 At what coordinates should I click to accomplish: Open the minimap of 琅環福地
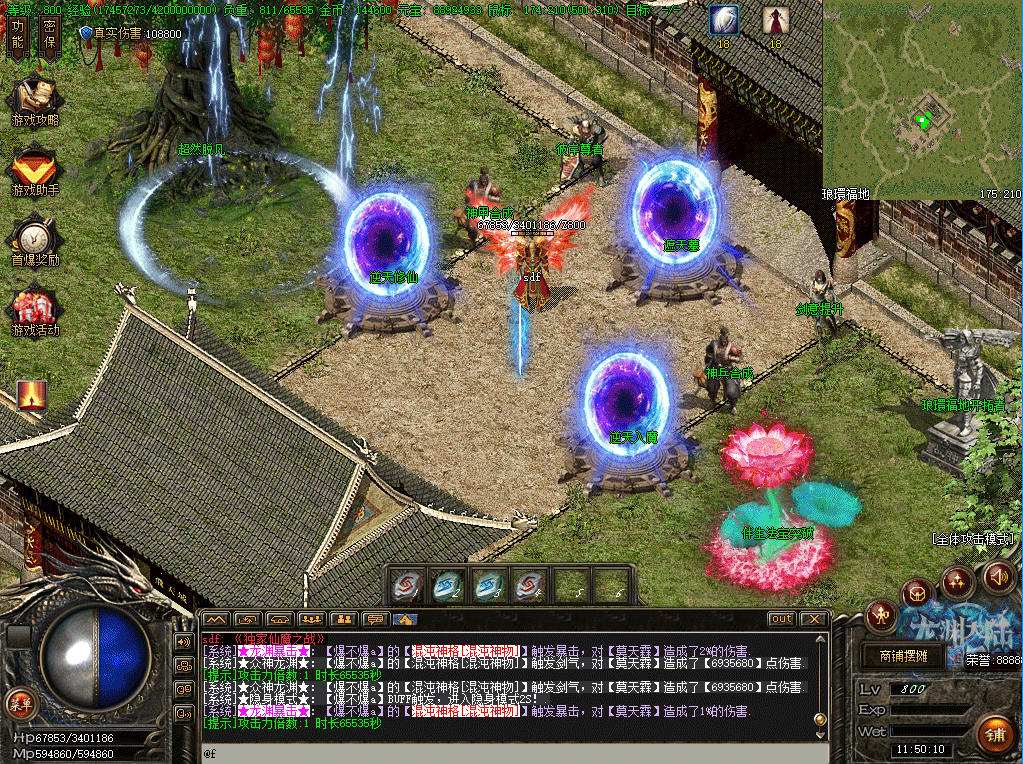click(x=922, y=98)
